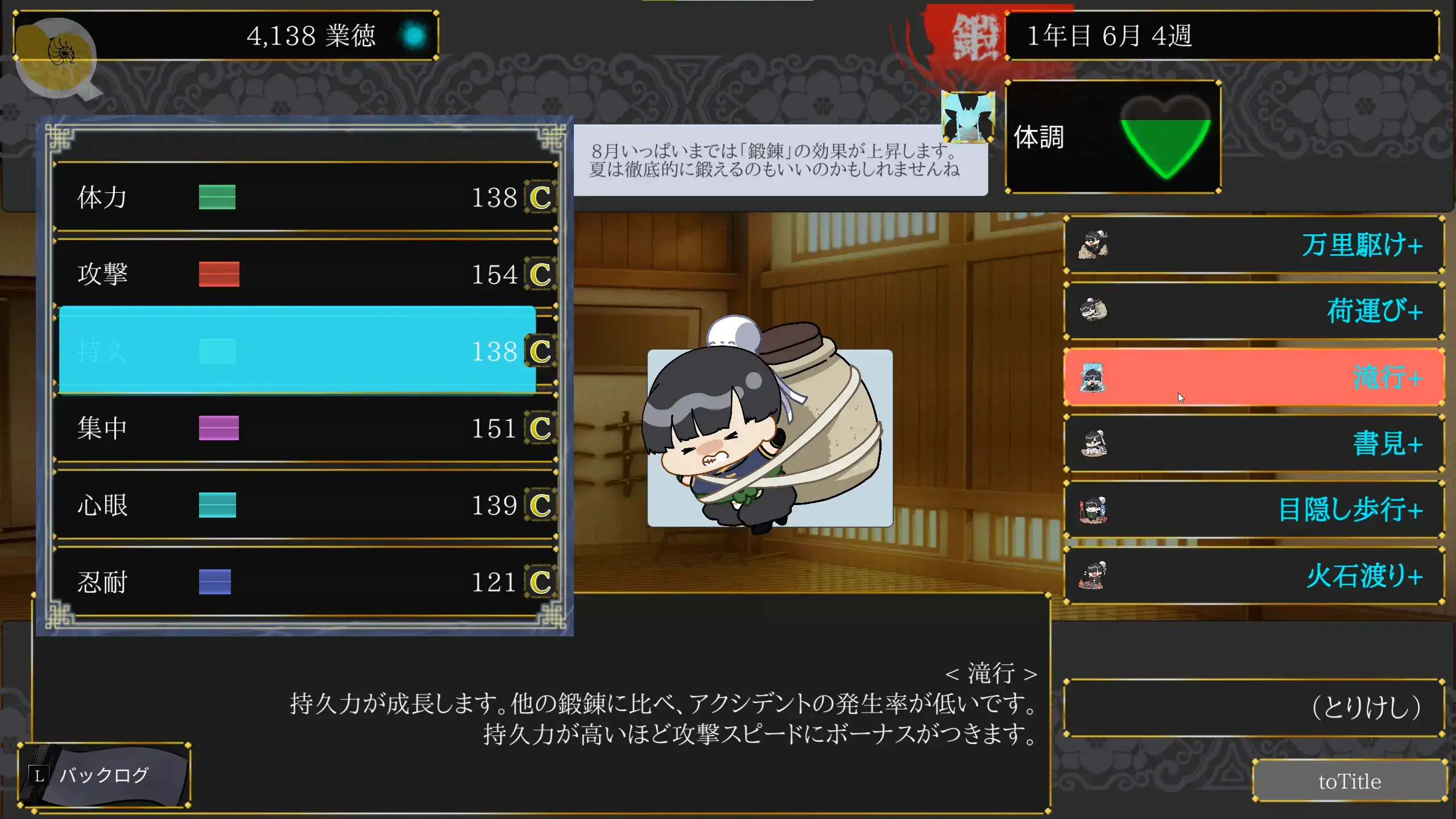Click the 忍耐 stat row
The width and height of the screenshot is (1456, 819).
pos(305,582)
